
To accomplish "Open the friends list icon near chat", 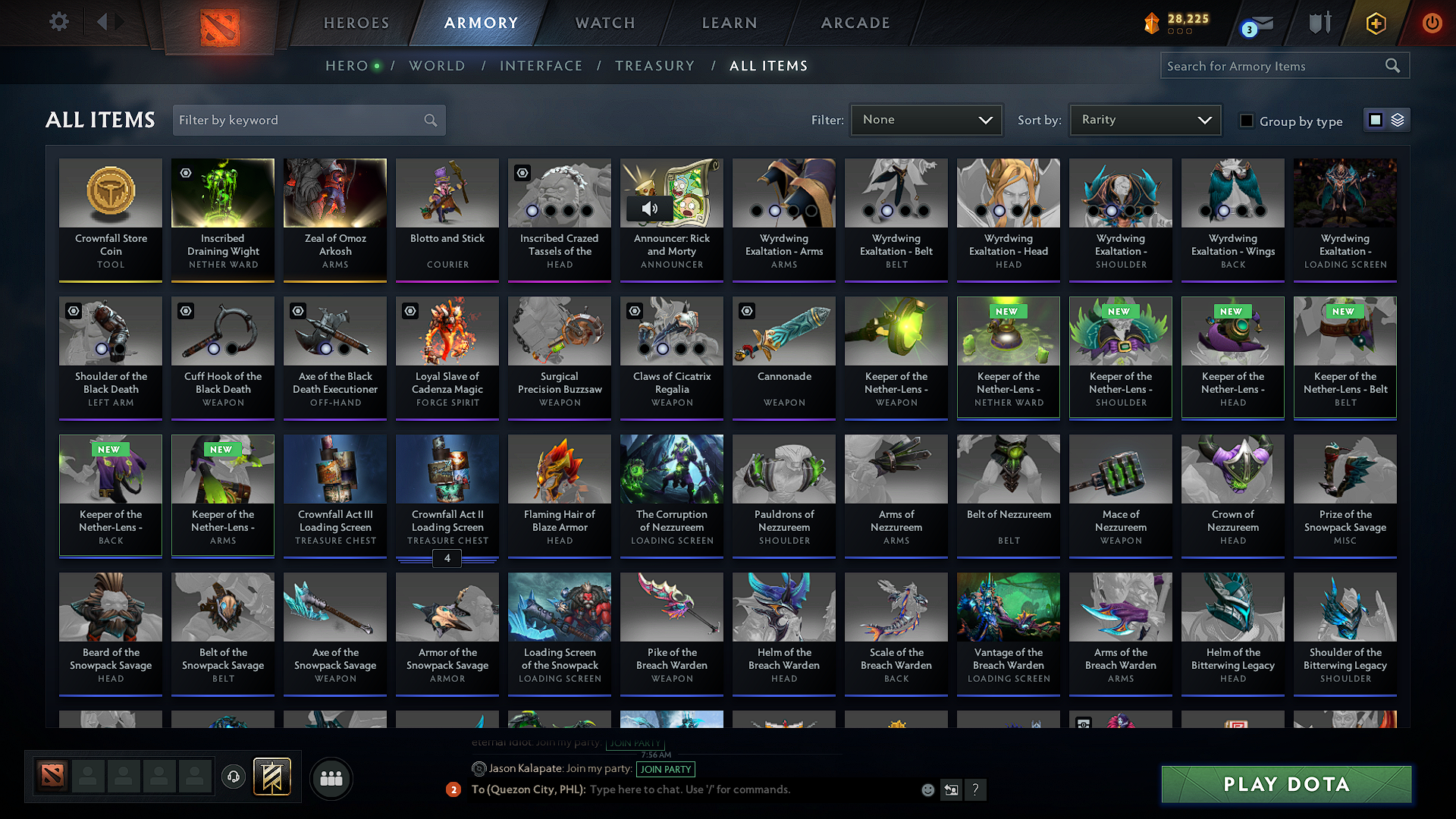I will pyautogui.click(x=331, y=778).
